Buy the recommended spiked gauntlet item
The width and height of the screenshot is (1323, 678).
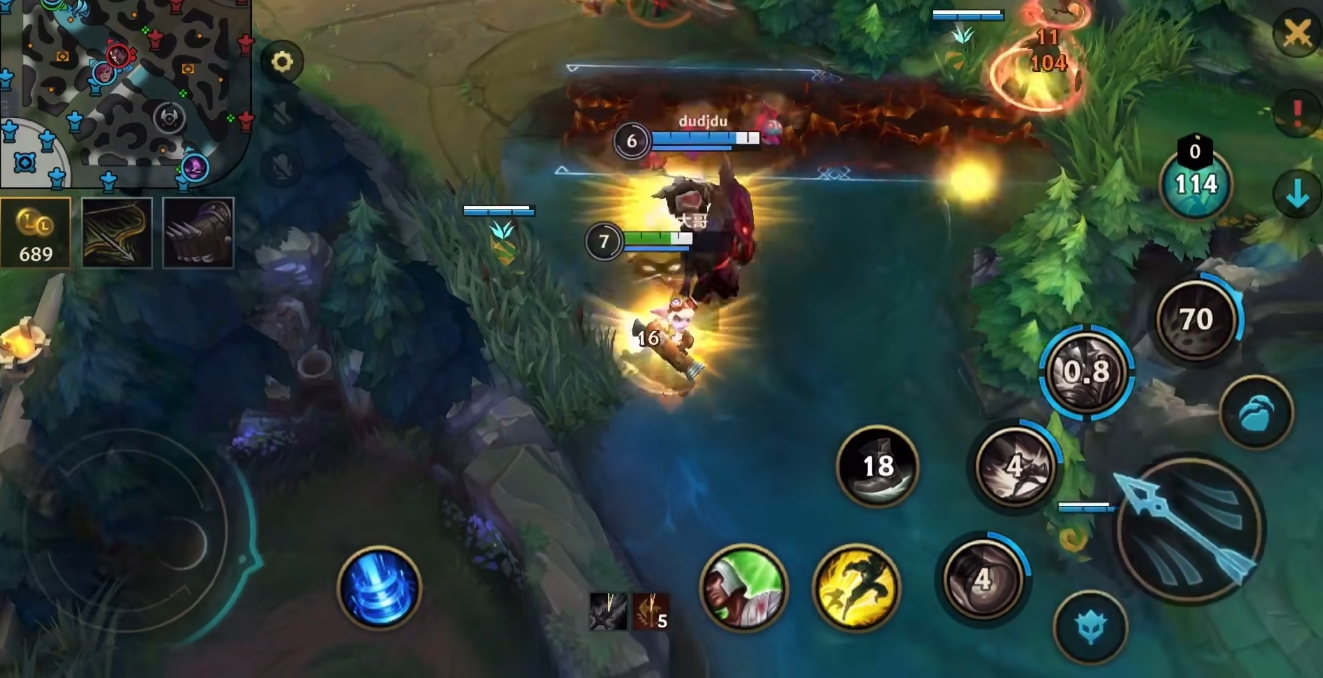pyautogui.click(x=198, y=232)
